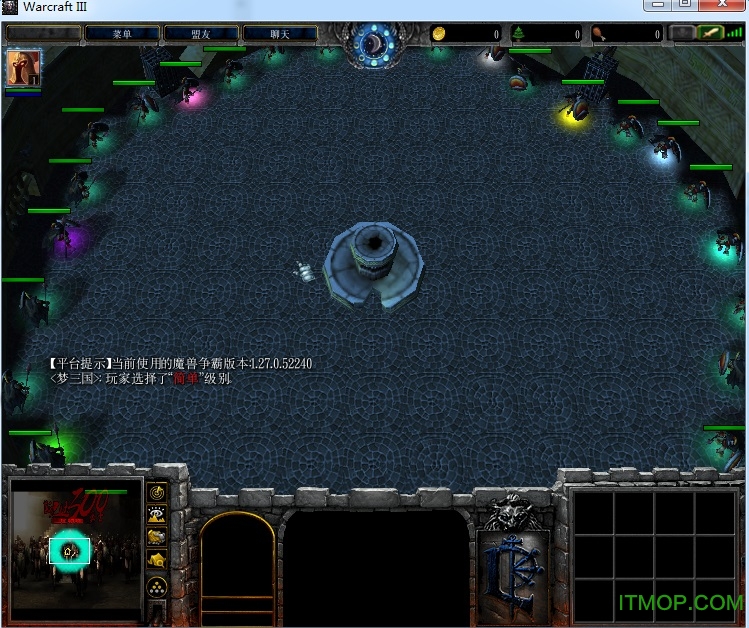Close the Warcraft III window
Image resolution: width=749 pixels, height=628 pixels.
click(x=721, y=6)
